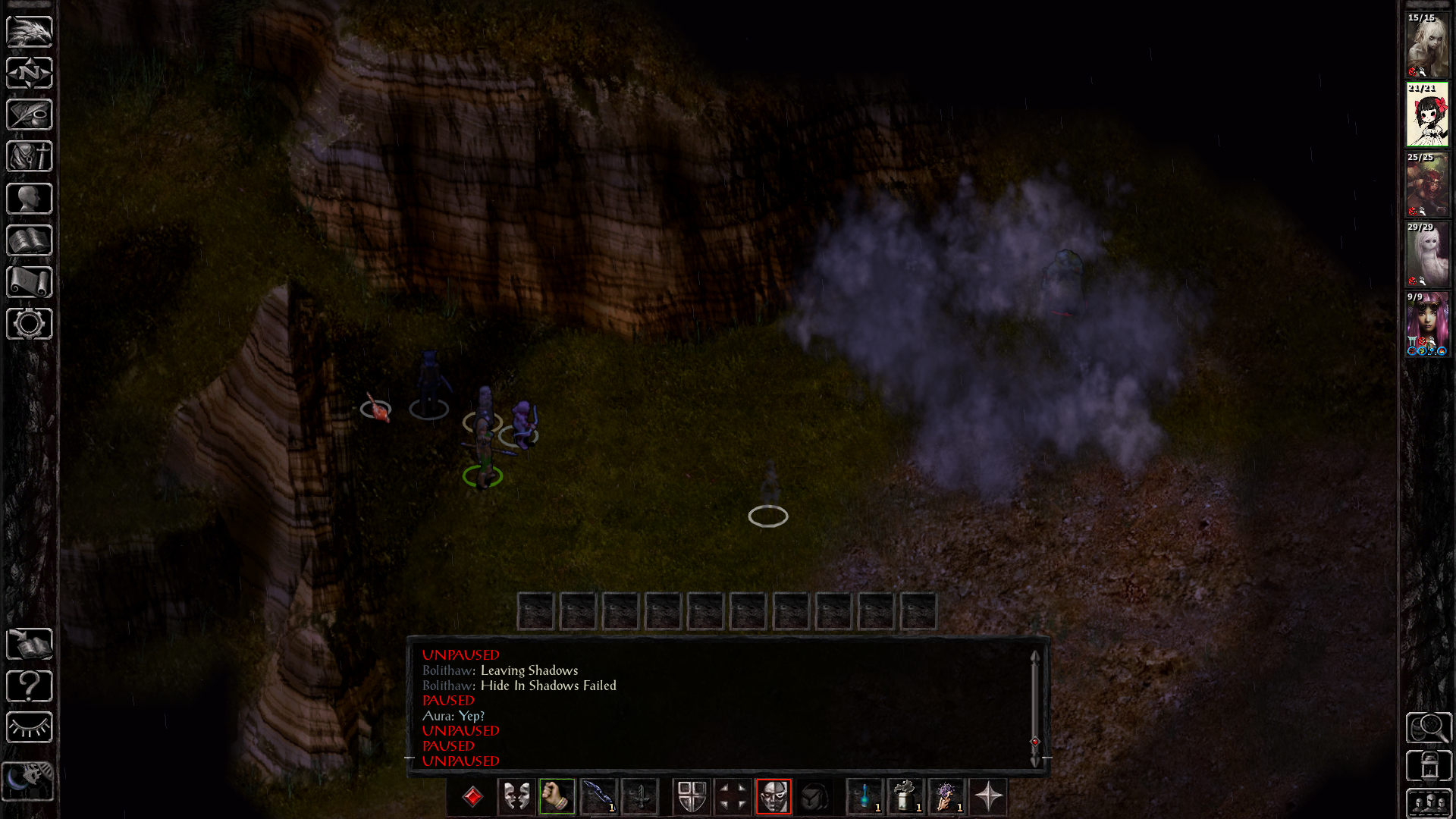Open the priest scroll icon
The height and width of the screenshot is (819, 1456).
30,282
